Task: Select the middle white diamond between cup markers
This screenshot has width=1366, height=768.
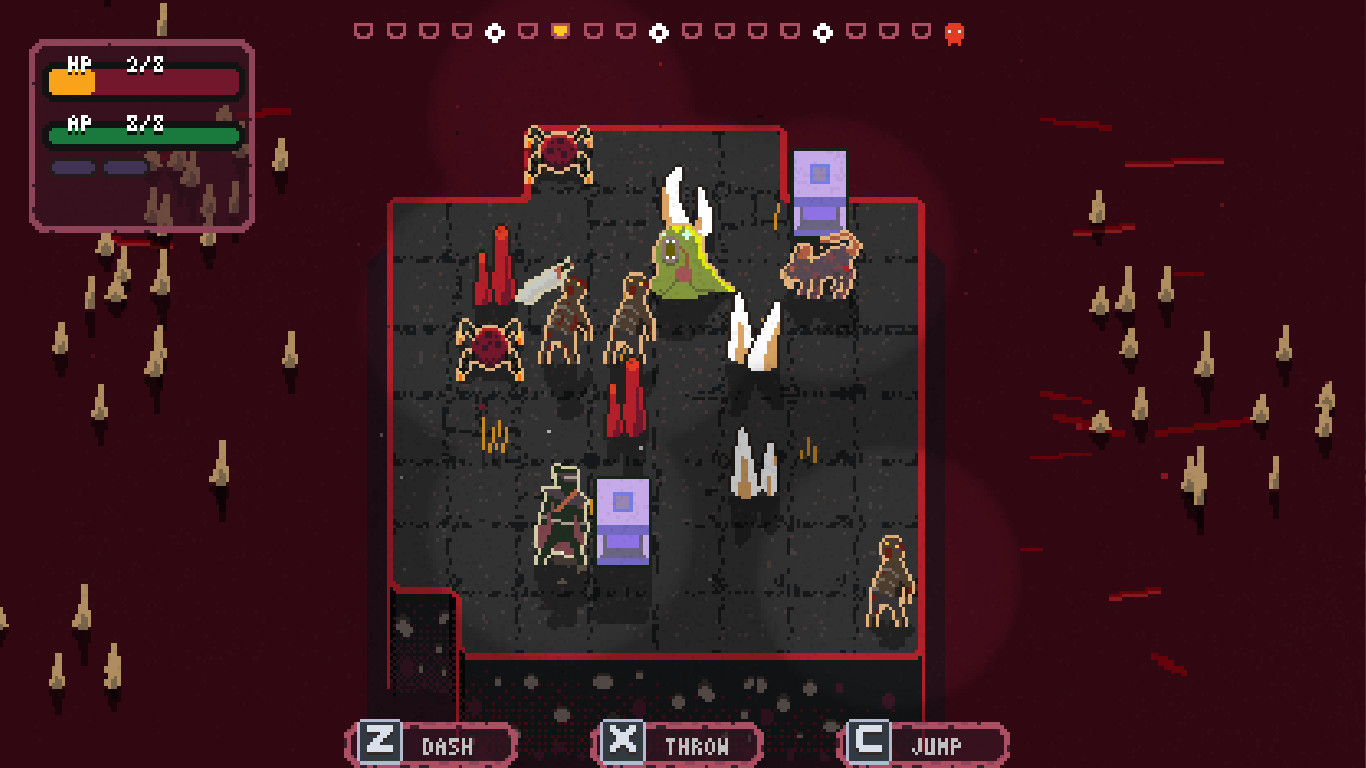Action: coord(659,31)
